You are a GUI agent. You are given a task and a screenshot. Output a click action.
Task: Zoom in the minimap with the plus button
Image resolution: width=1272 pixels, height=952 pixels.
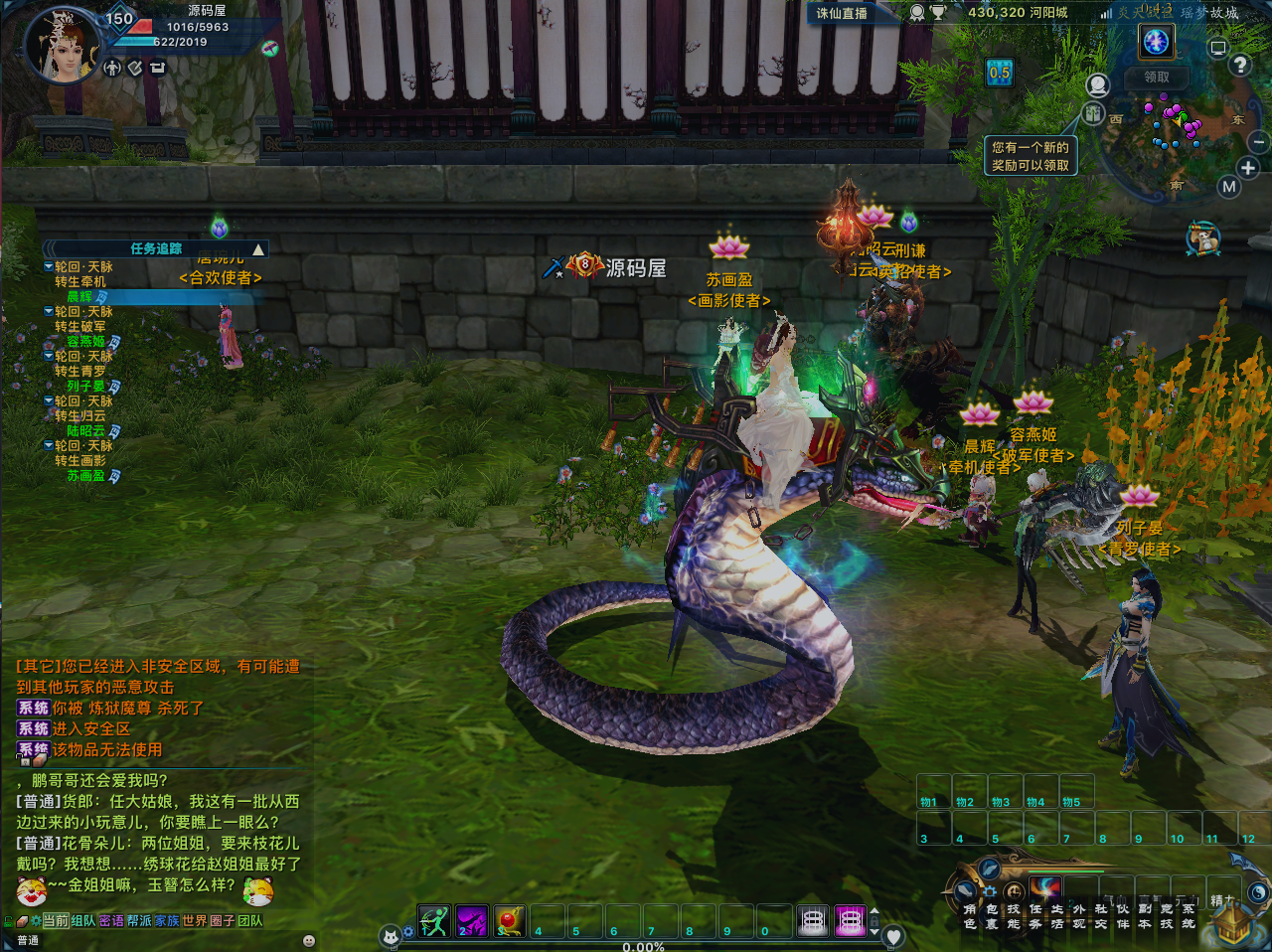coord(1248,168)
